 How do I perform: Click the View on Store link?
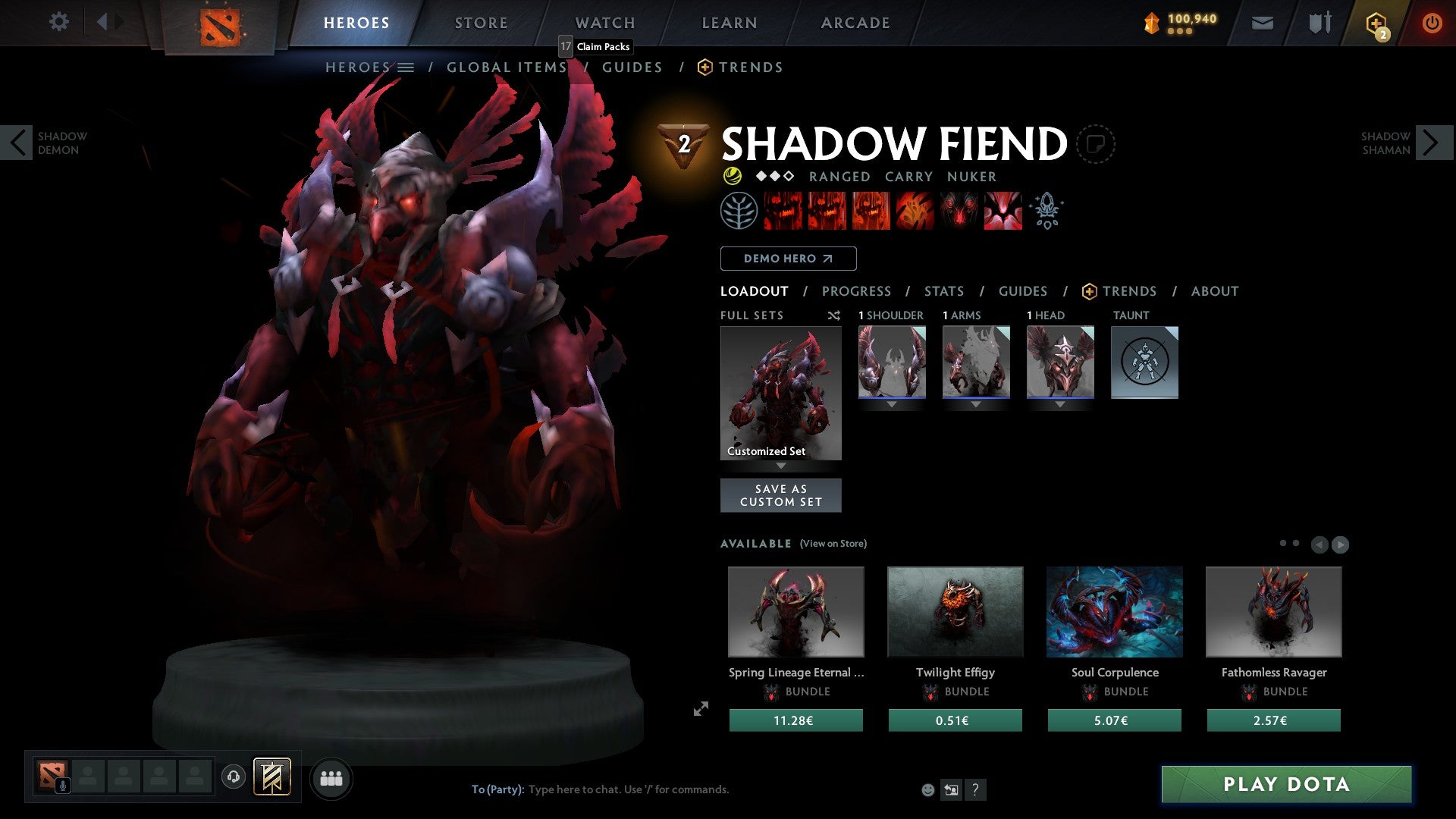click(833, 544)
